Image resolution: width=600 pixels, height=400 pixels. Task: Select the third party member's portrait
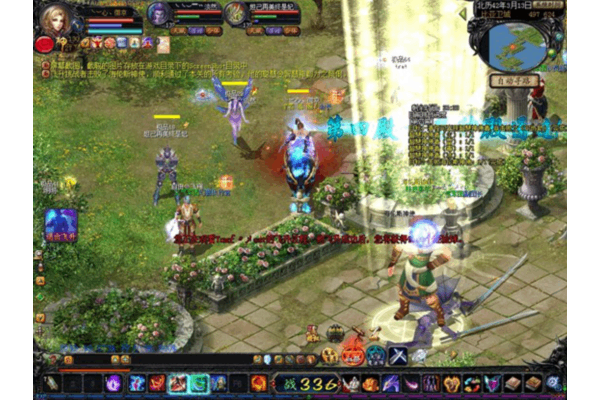coord(235,13)
